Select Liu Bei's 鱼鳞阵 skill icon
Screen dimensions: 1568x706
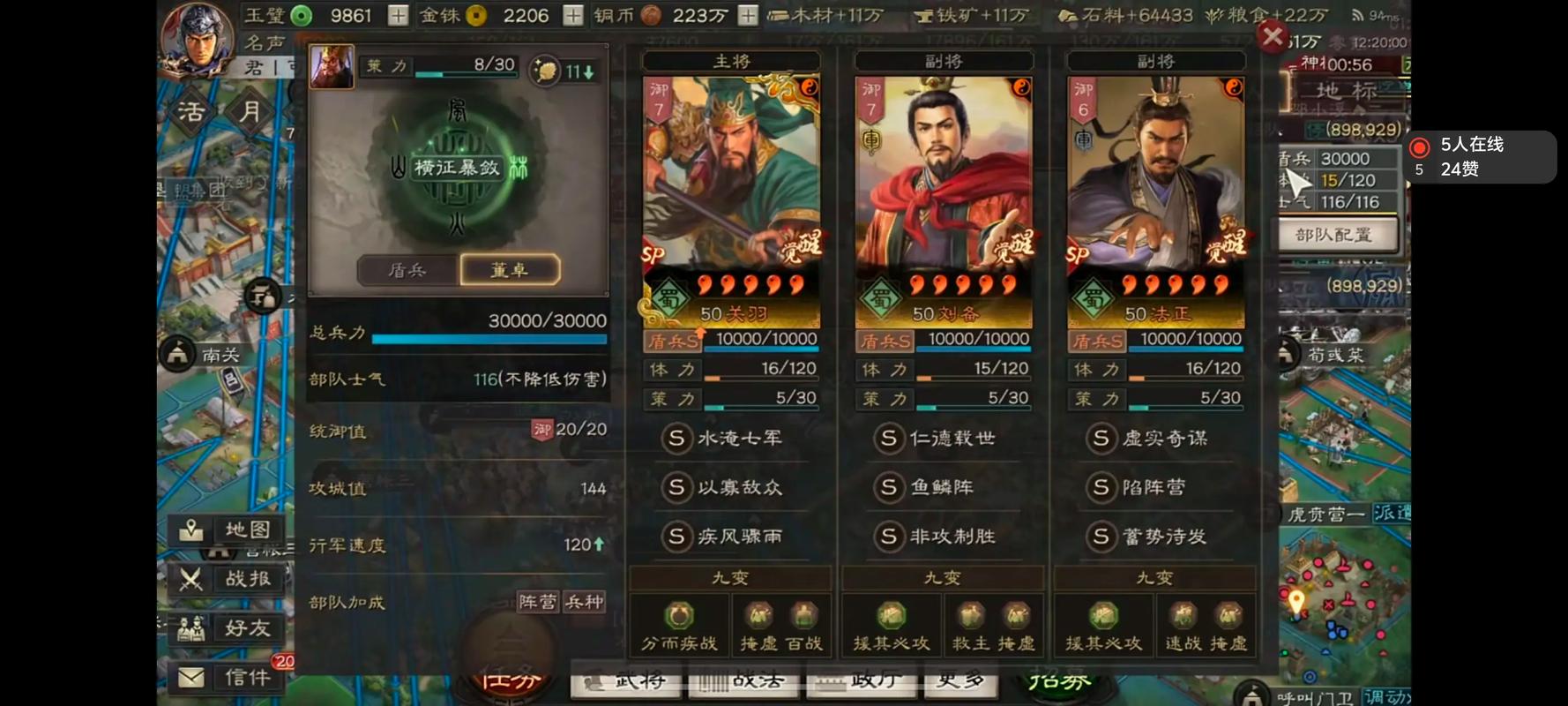887,487
